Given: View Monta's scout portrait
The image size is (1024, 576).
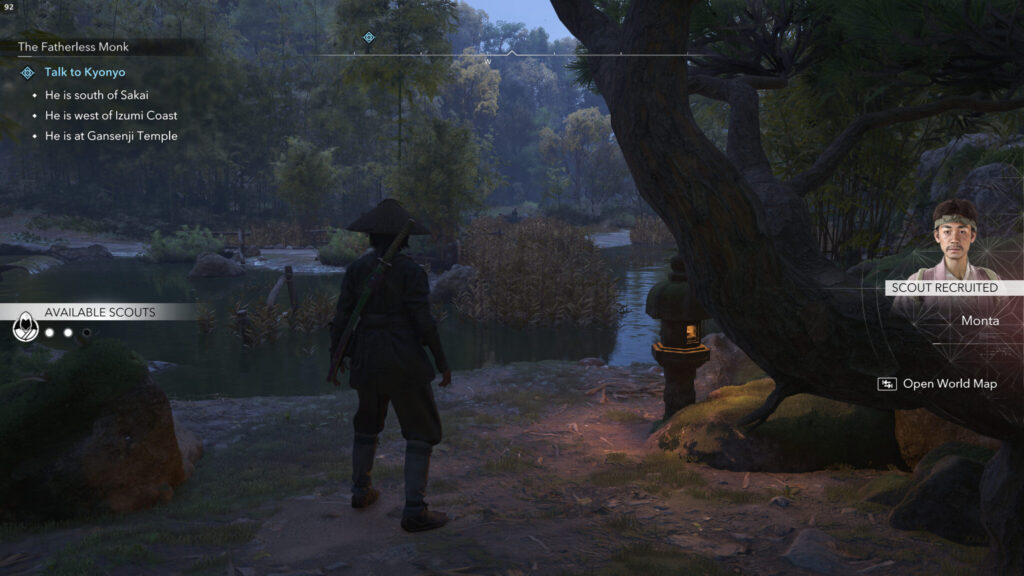Looking at the screenshot, I should pos(956,240).
